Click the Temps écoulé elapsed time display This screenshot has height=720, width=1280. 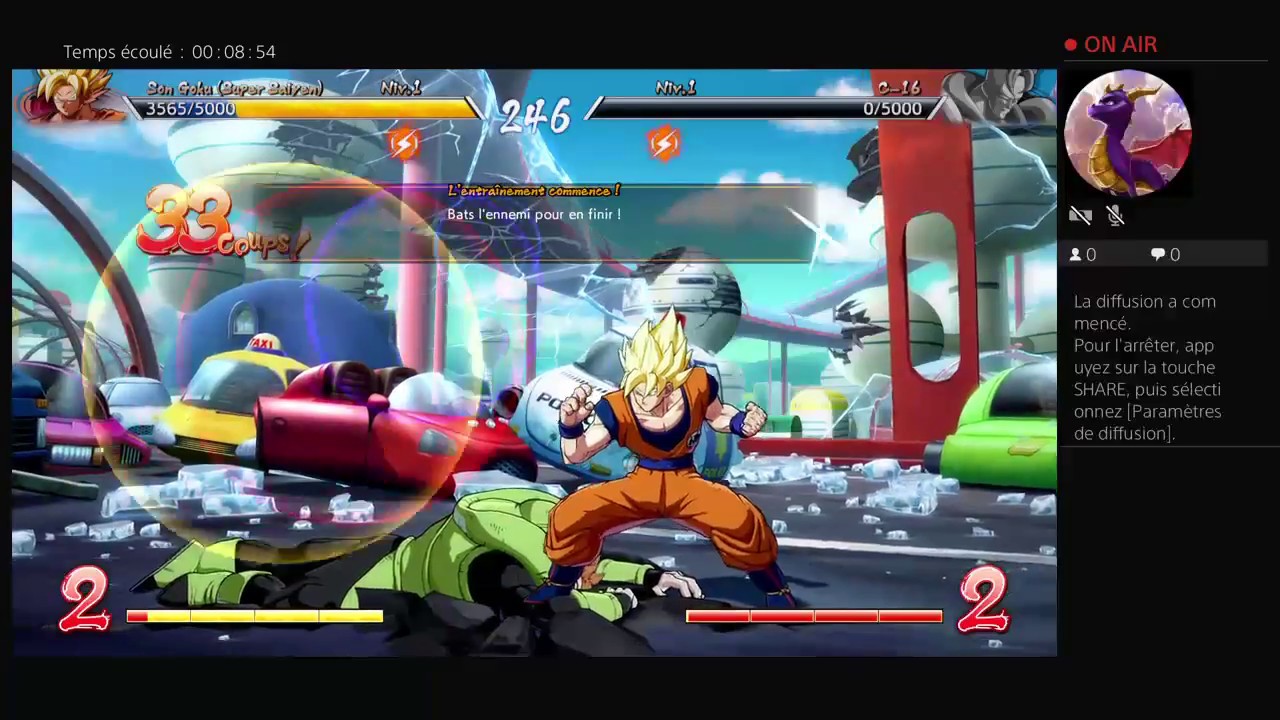pyautogui.click(x=168, y=51)
